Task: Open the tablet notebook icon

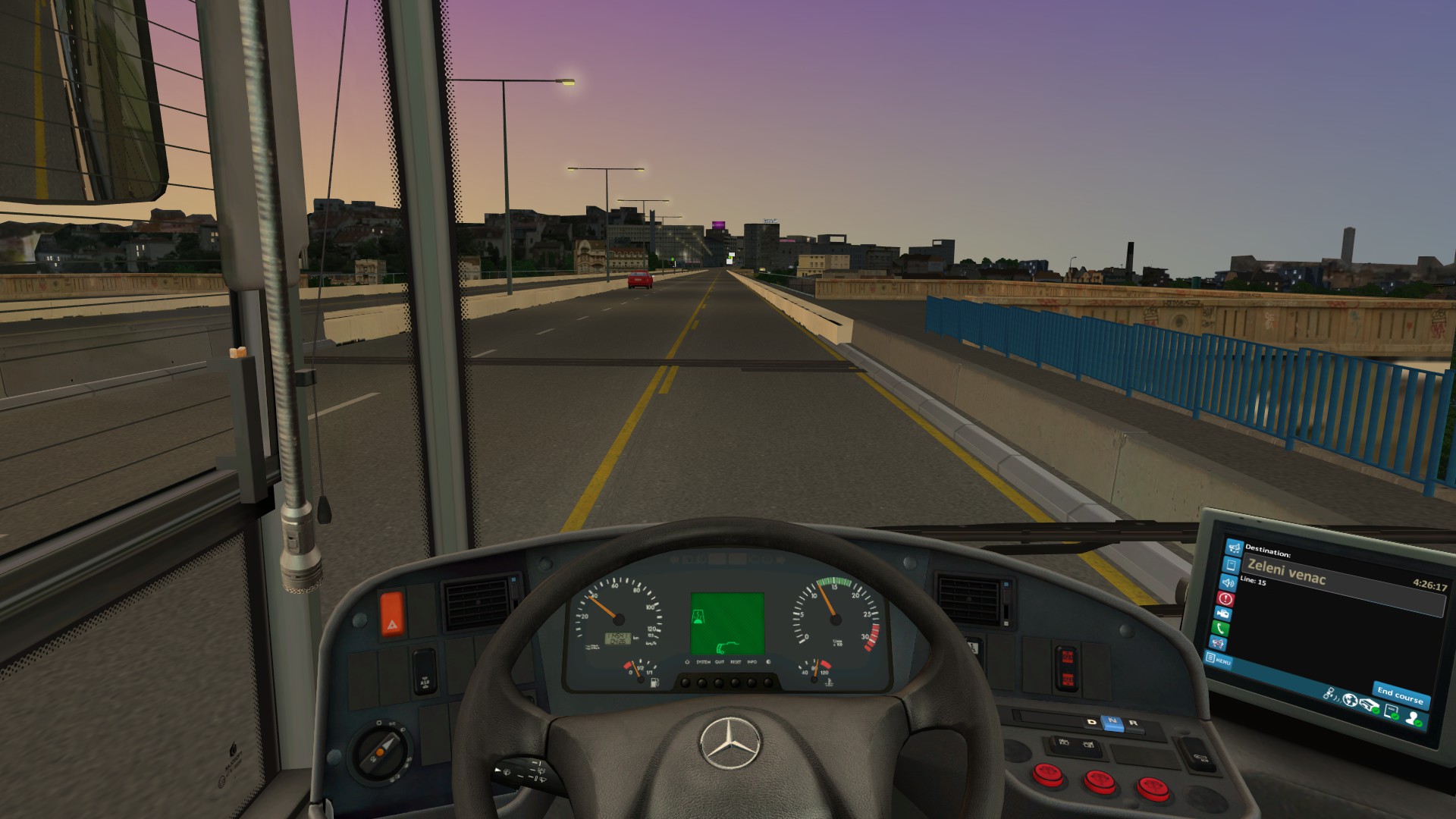Action: pyautogui.click(x=1232, y=565)
